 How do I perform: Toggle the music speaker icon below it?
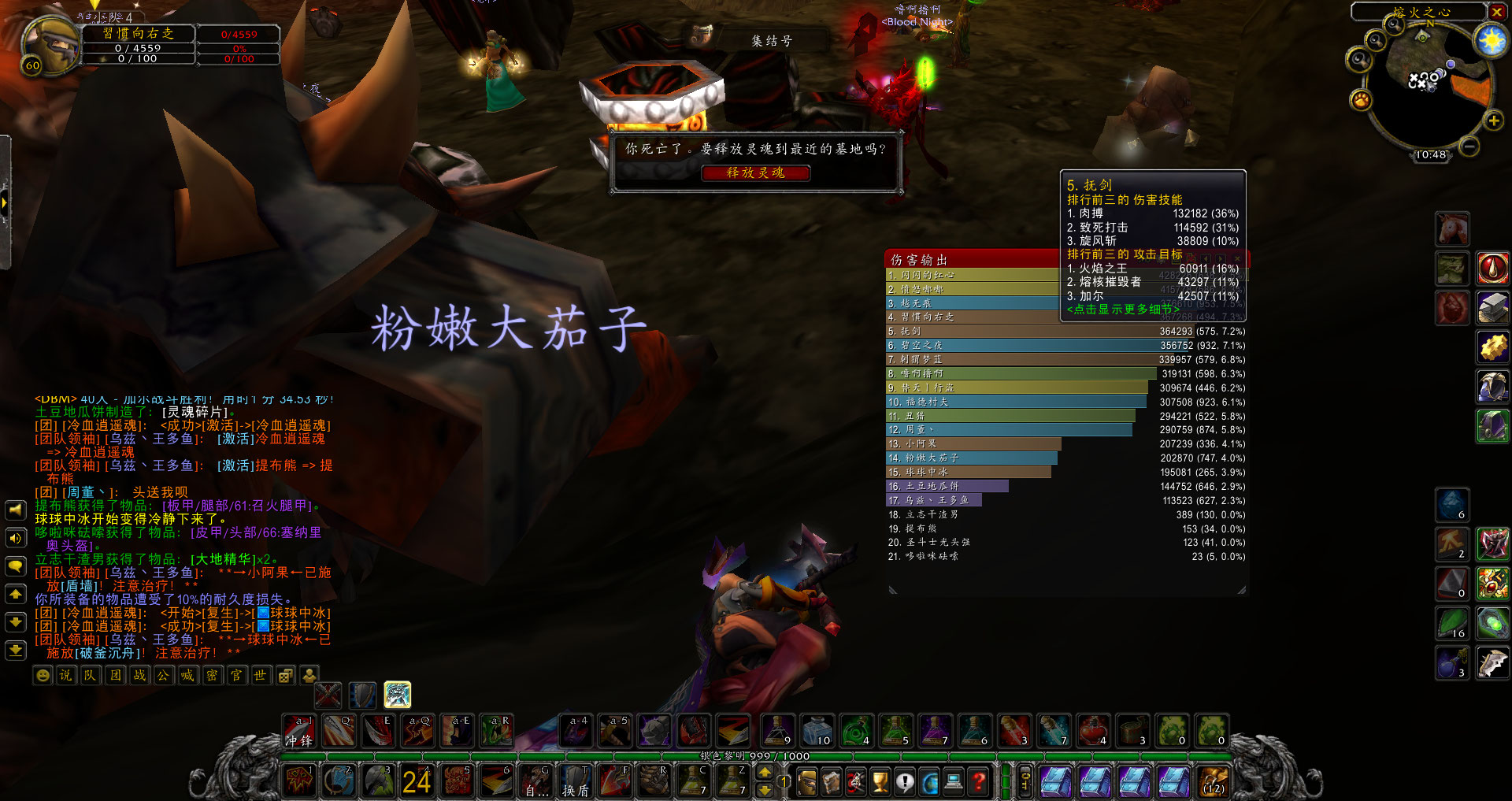point(15,538)
